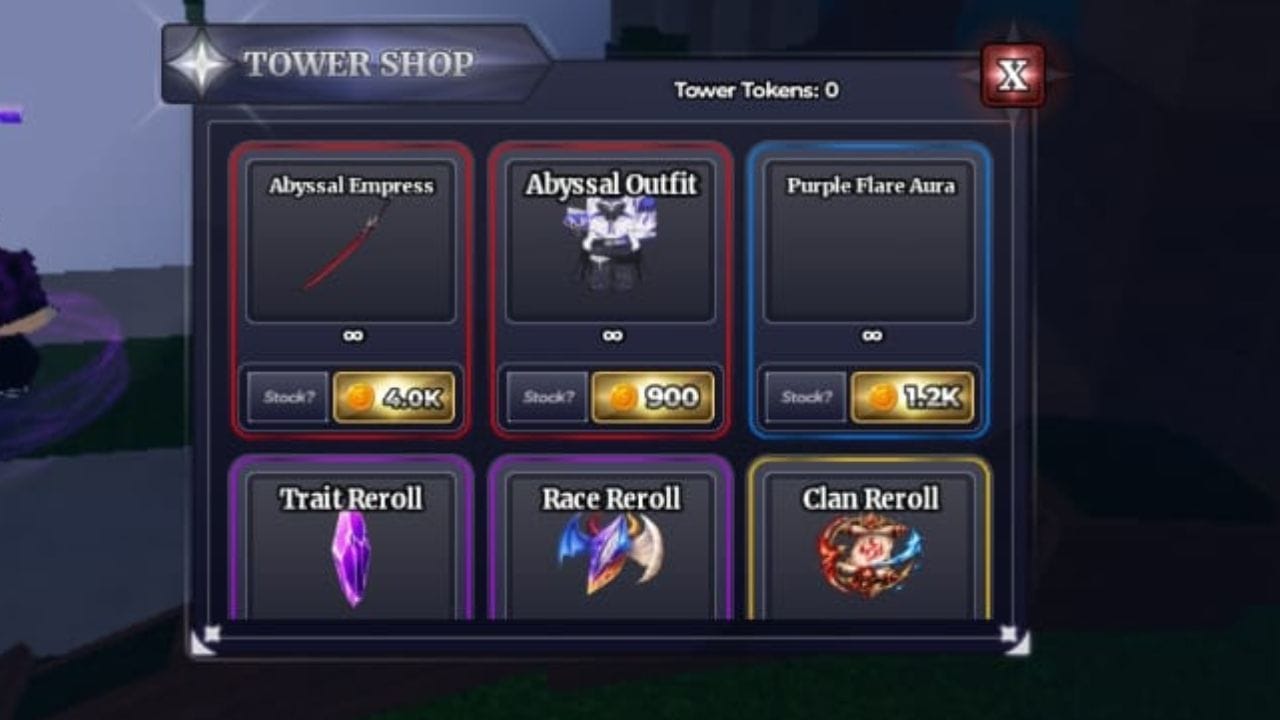Toggle Stock? under Abyssal Empress
The width and height of the screenshot is (1280, 720).
coord(286,397)
